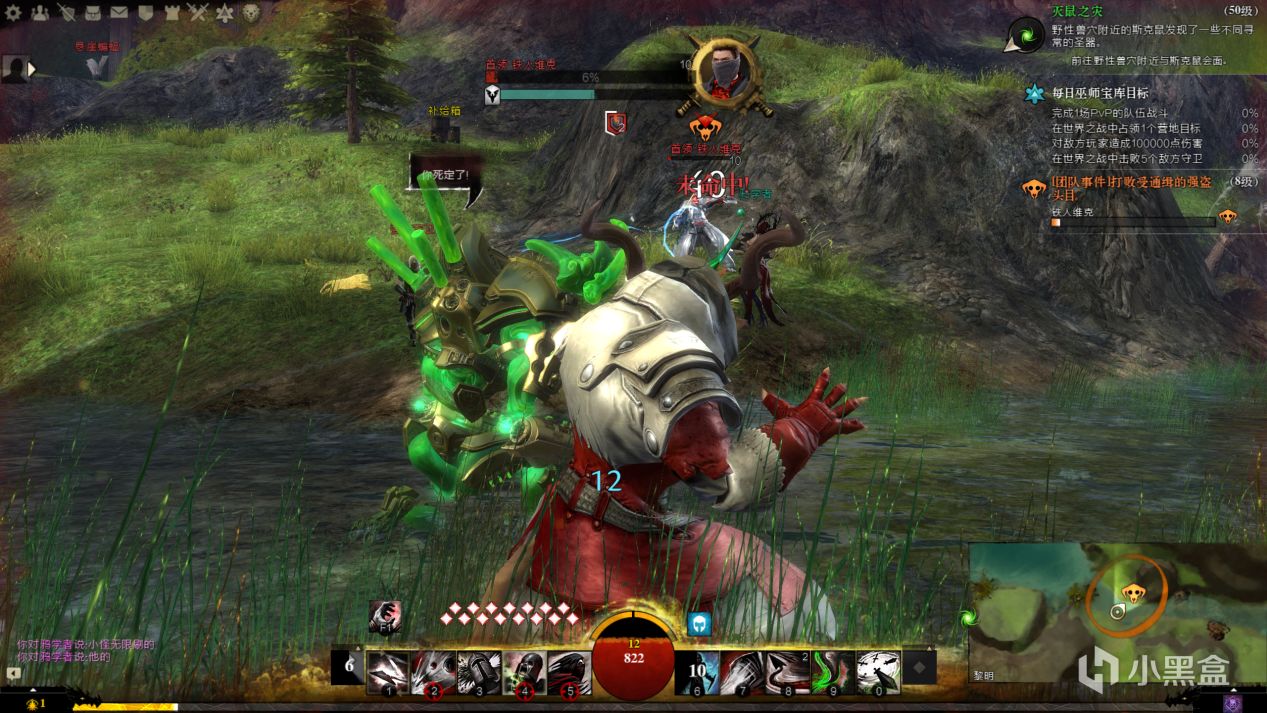
Task: Open the guild shield panel
Action: click(x=145, y=13)
